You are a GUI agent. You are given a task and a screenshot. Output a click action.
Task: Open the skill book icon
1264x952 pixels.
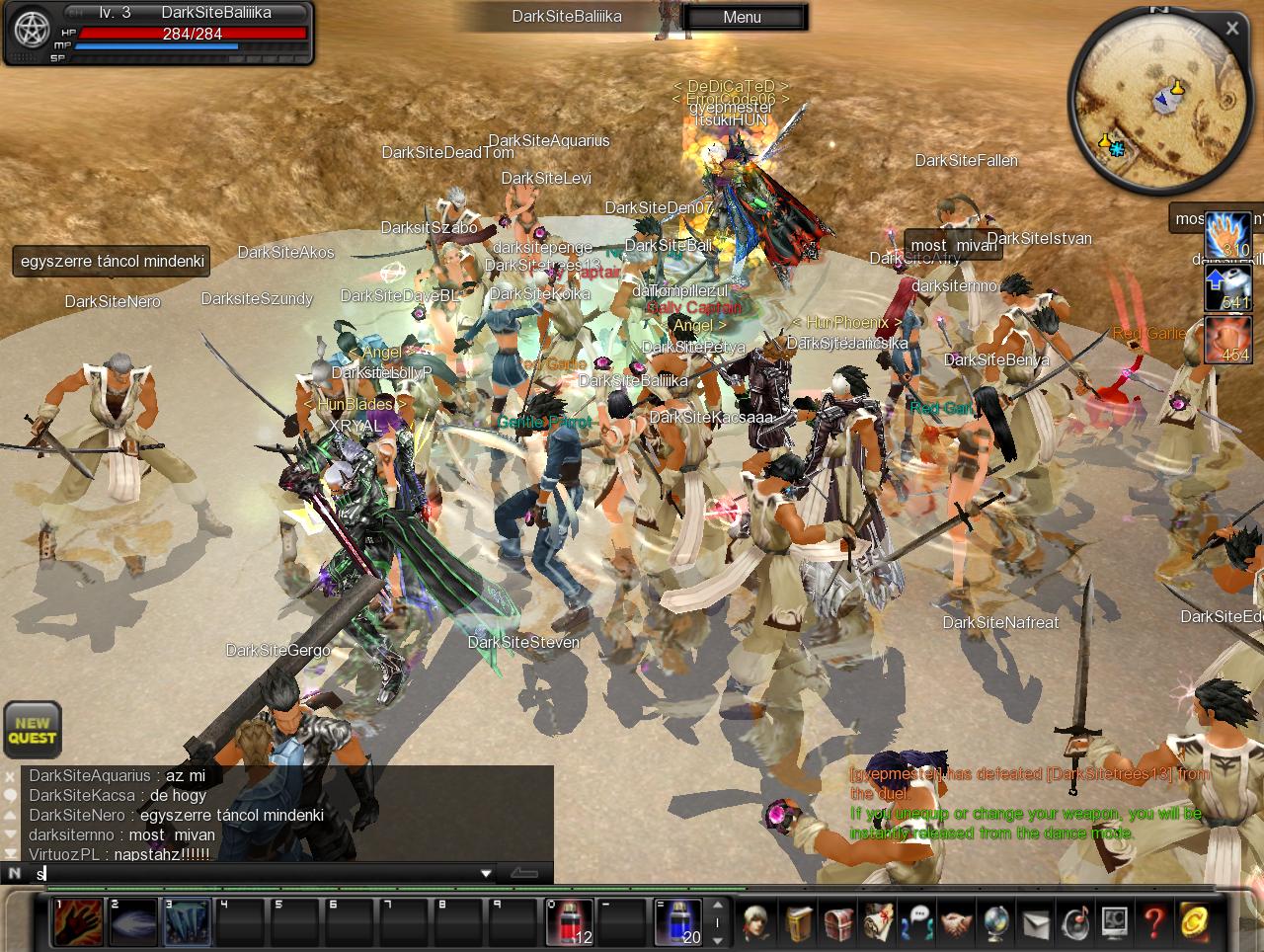coord(801,922)
